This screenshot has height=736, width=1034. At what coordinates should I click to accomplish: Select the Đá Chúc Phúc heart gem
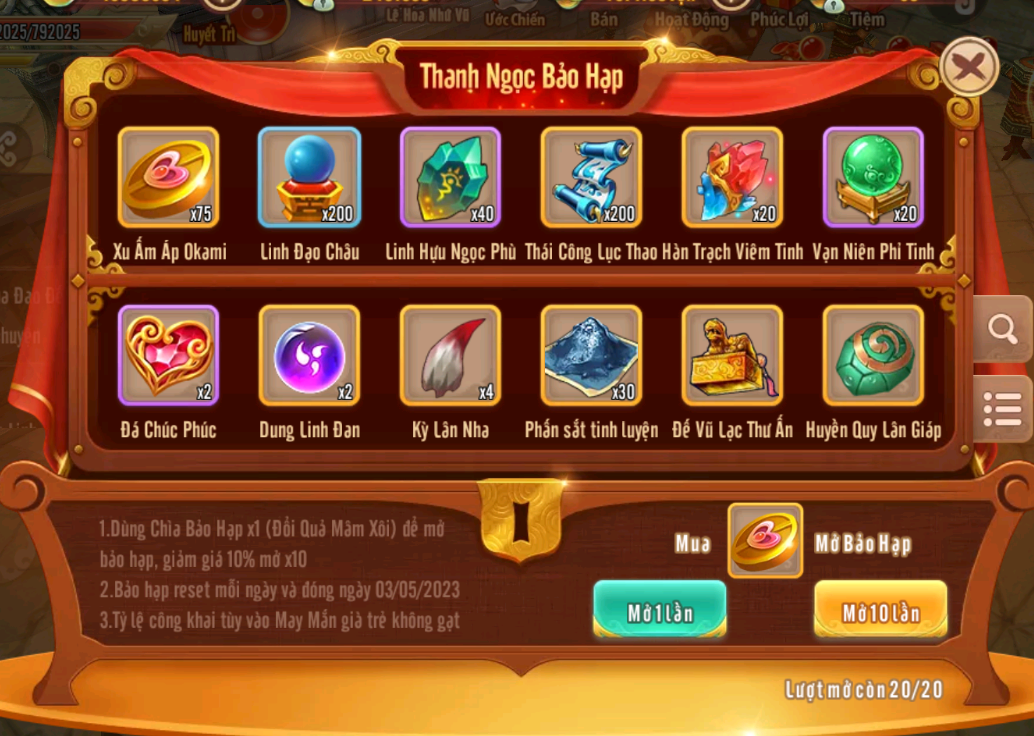click(168, 355)
